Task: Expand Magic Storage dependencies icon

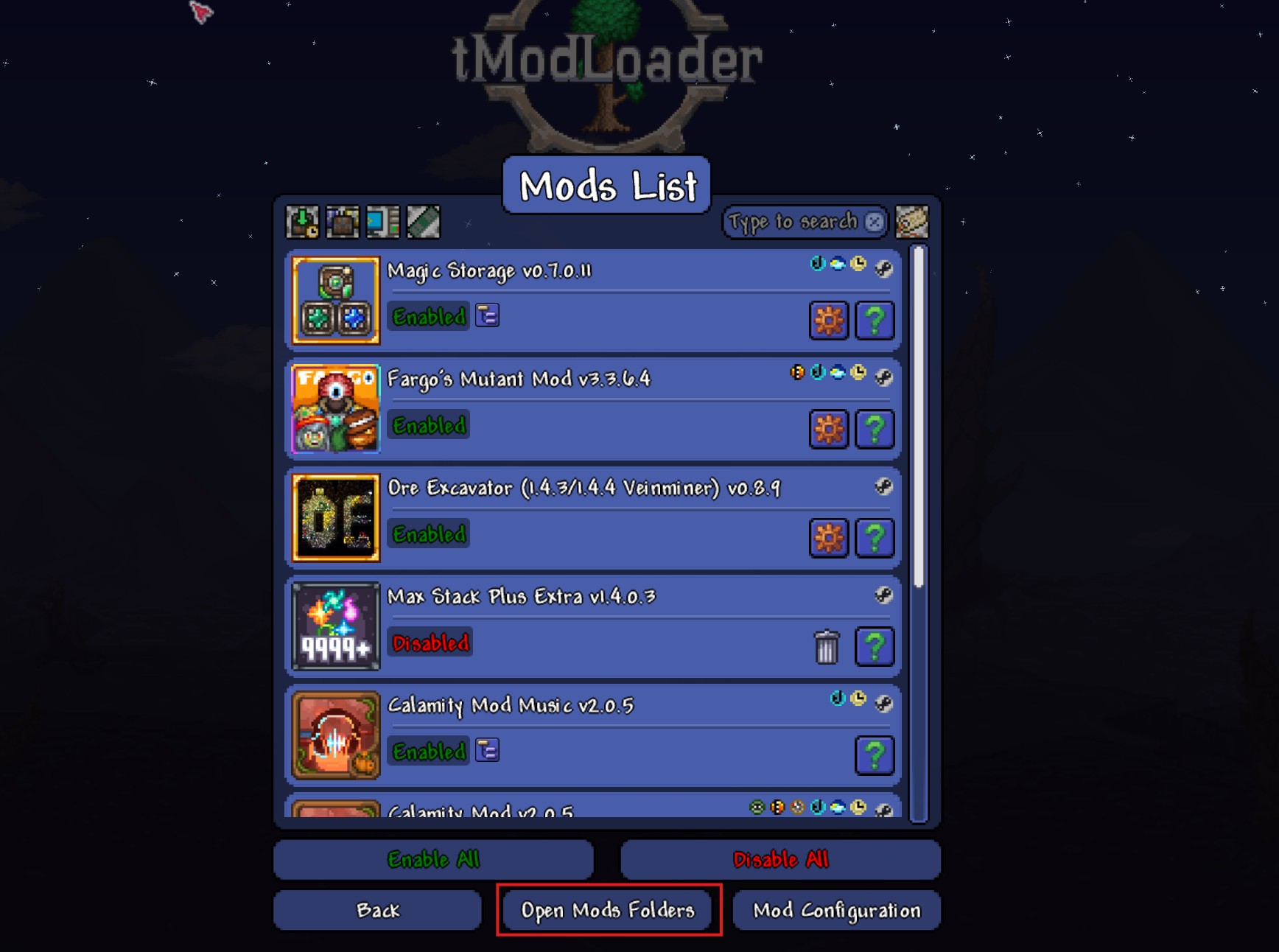Action: coord(487,315)
